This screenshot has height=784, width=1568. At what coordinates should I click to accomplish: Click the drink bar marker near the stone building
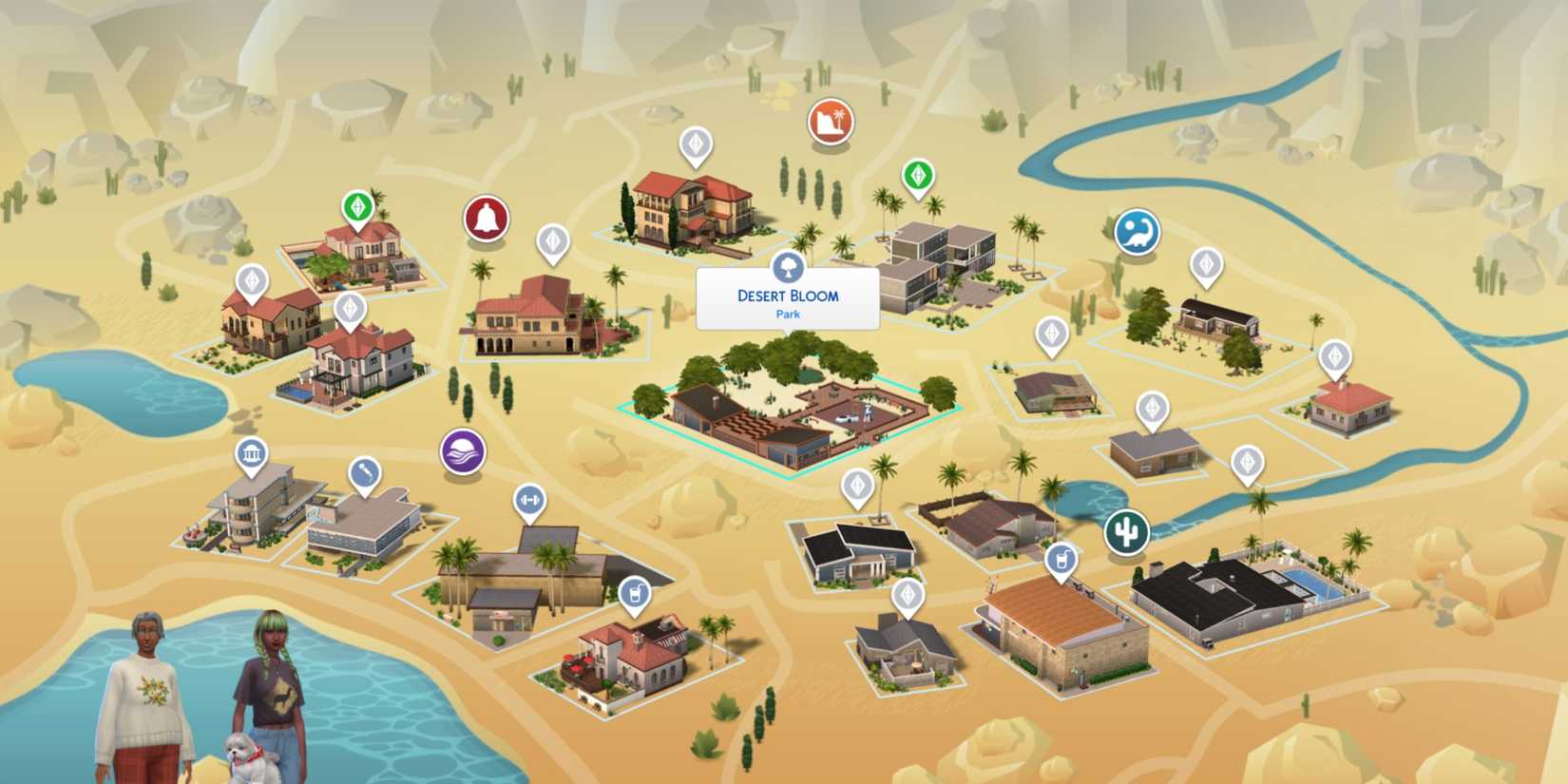pos(1061,561)
